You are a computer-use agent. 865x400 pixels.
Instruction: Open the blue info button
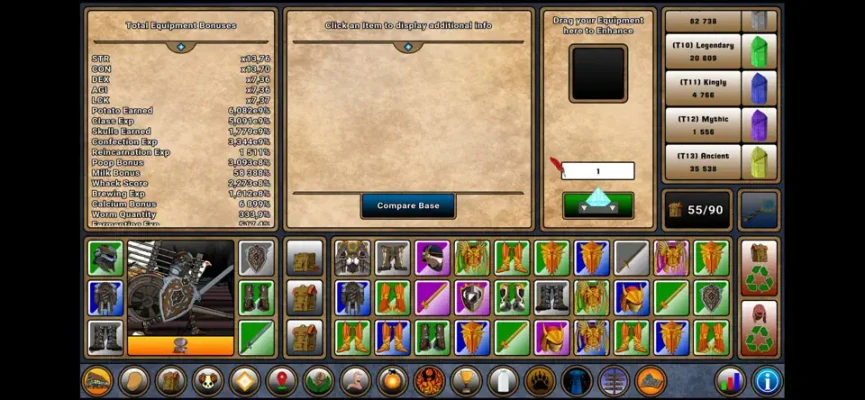tap(766, 381)
